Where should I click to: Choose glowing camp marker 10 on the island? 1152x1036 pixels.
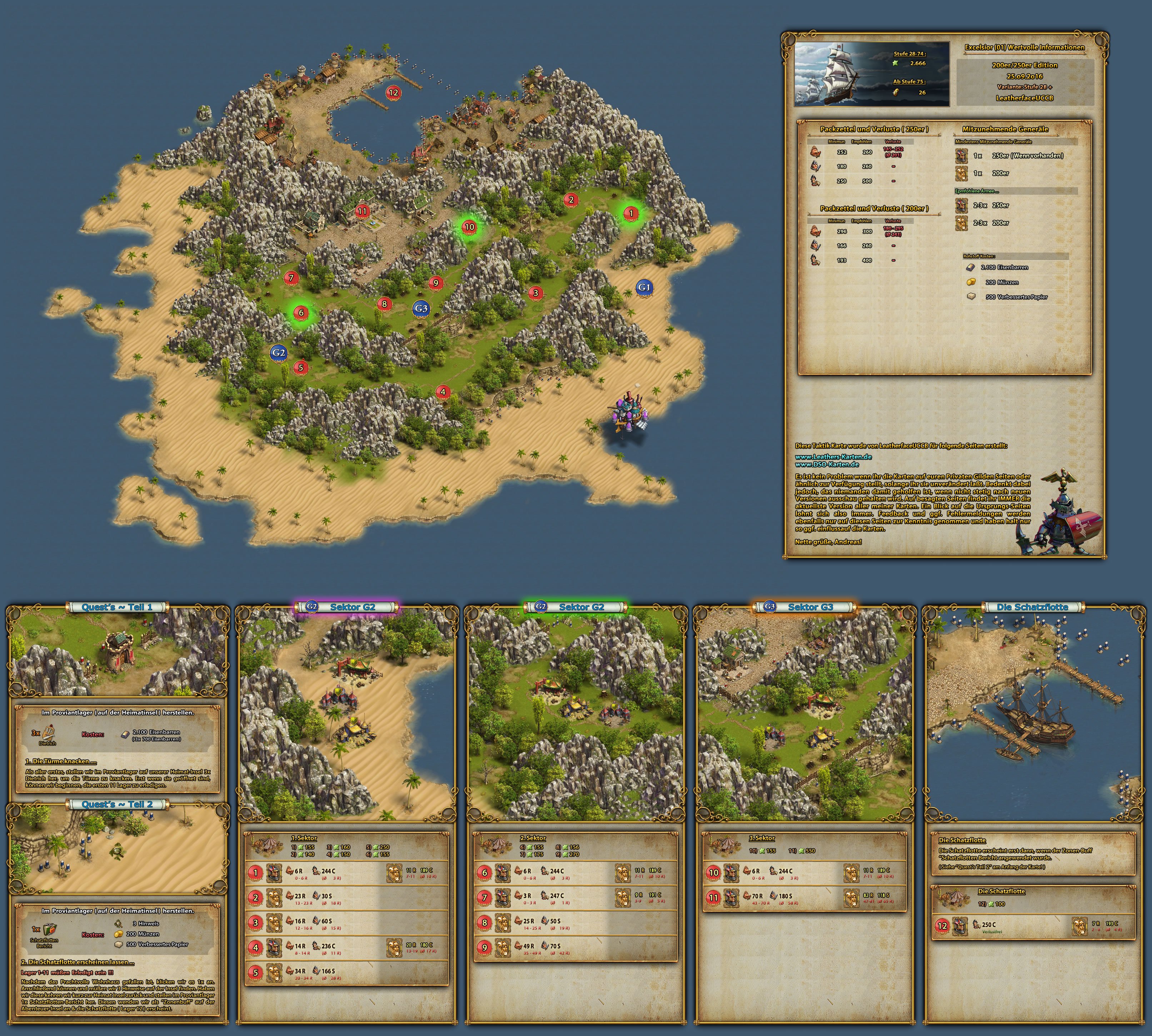point(469,226)
